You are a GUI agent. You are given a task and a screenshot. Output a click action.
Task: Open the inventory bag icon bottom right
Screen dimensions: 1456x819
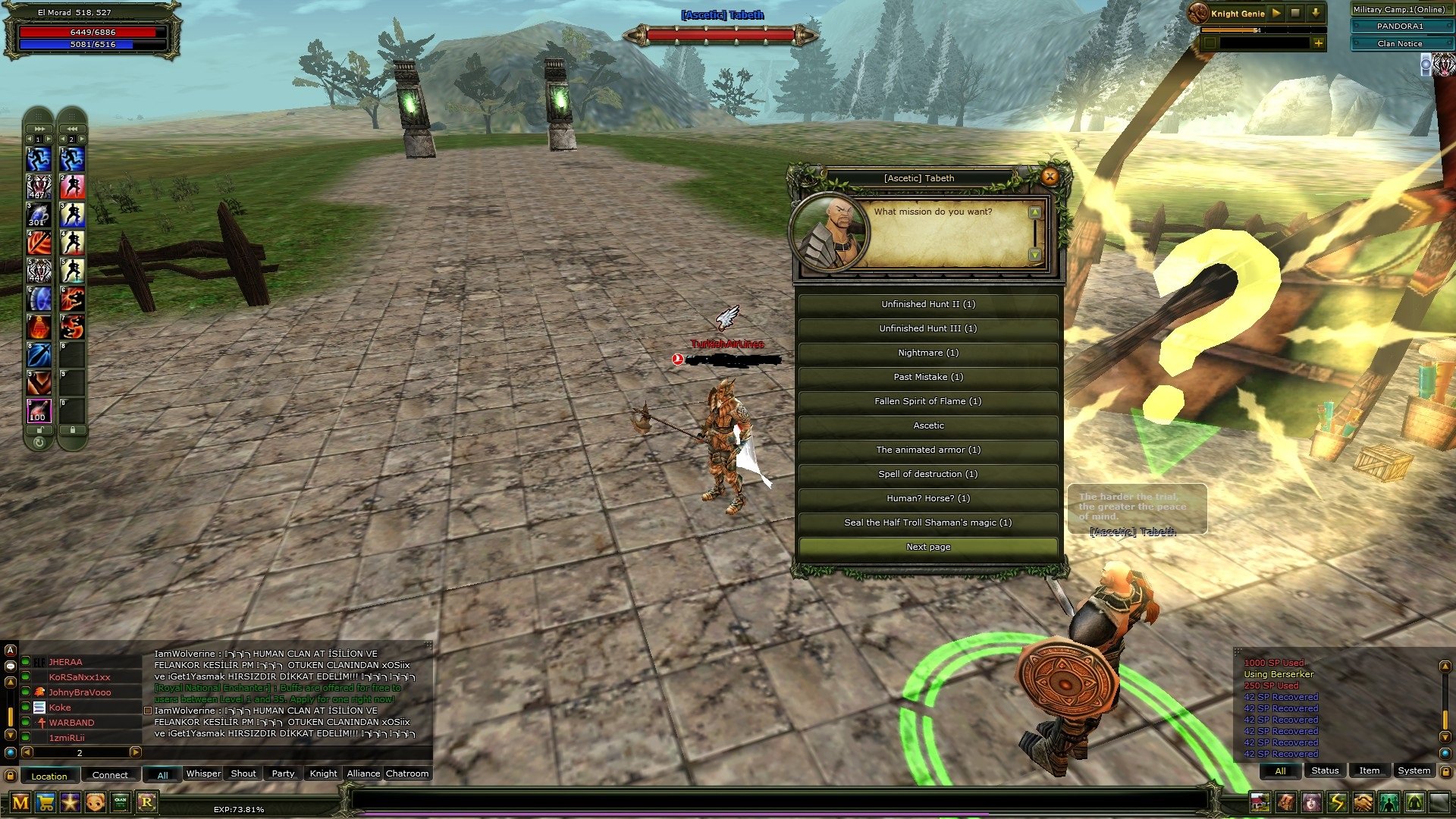[1285, 801]
